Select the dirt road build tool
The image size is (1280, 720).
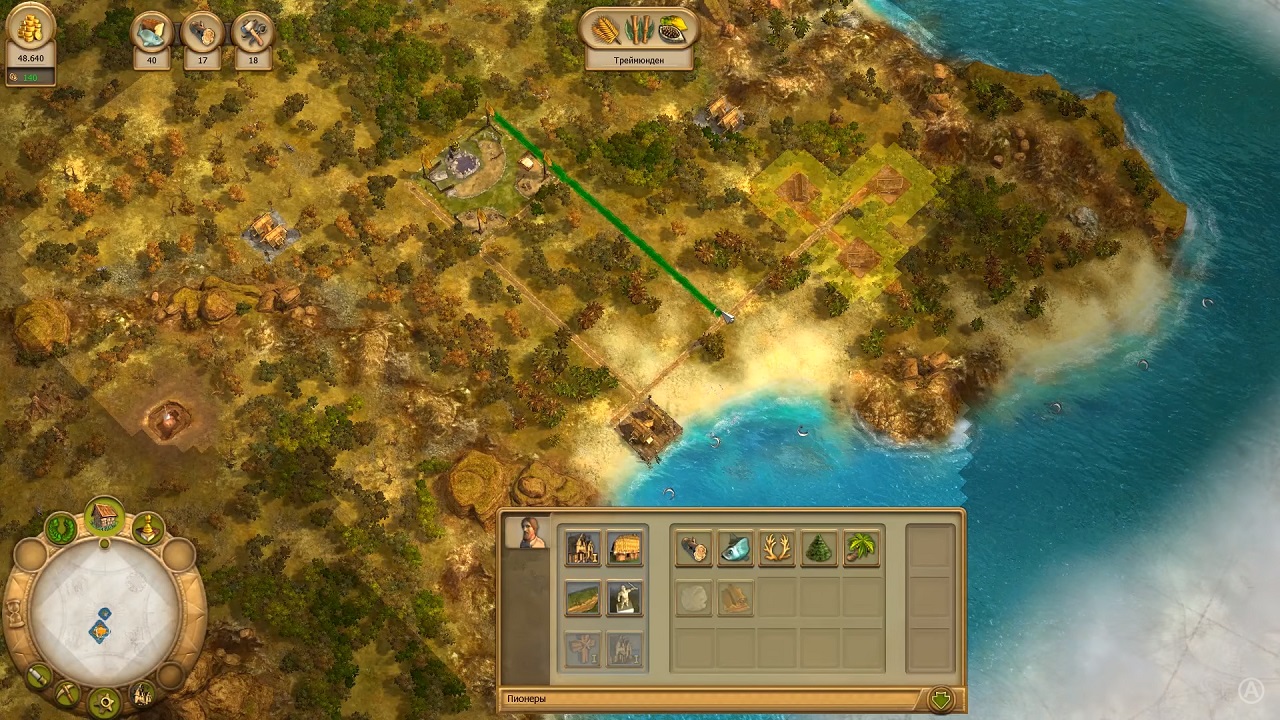pyautogui.click(x=582, y=598)
